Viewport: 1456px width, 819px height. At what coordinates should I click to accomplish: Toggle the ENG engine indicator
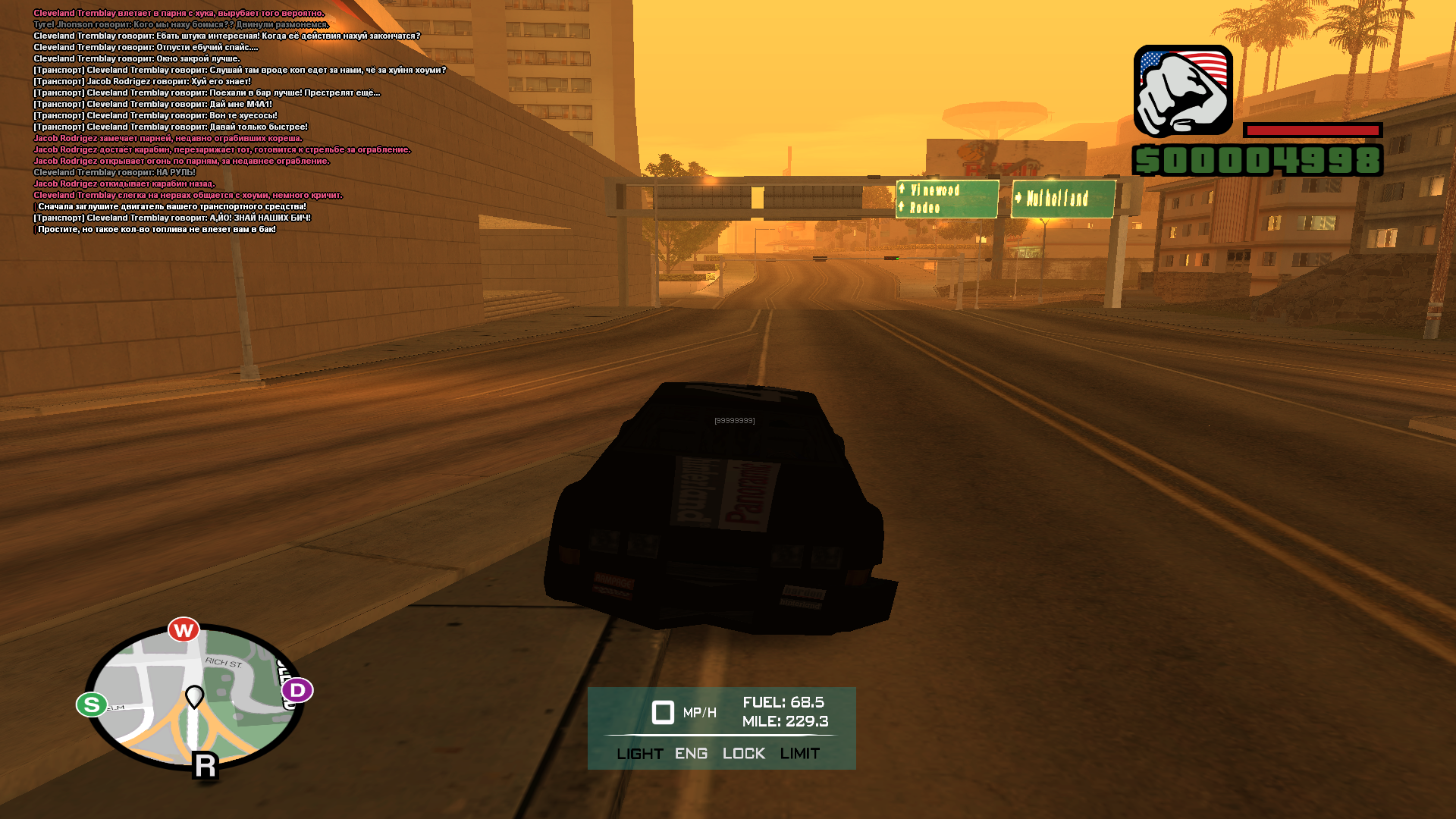click(x=692, y=754)
